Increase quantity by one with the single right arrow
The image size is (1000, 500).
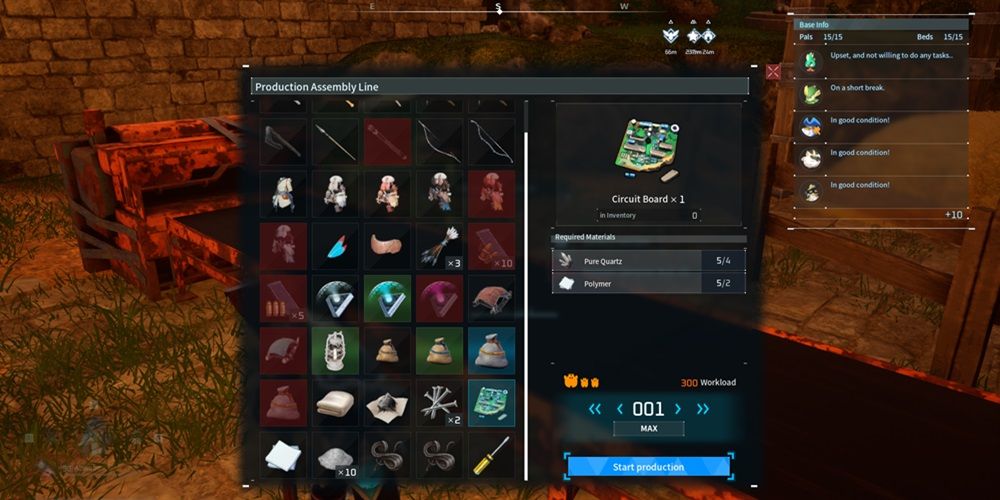coord(678,408)
